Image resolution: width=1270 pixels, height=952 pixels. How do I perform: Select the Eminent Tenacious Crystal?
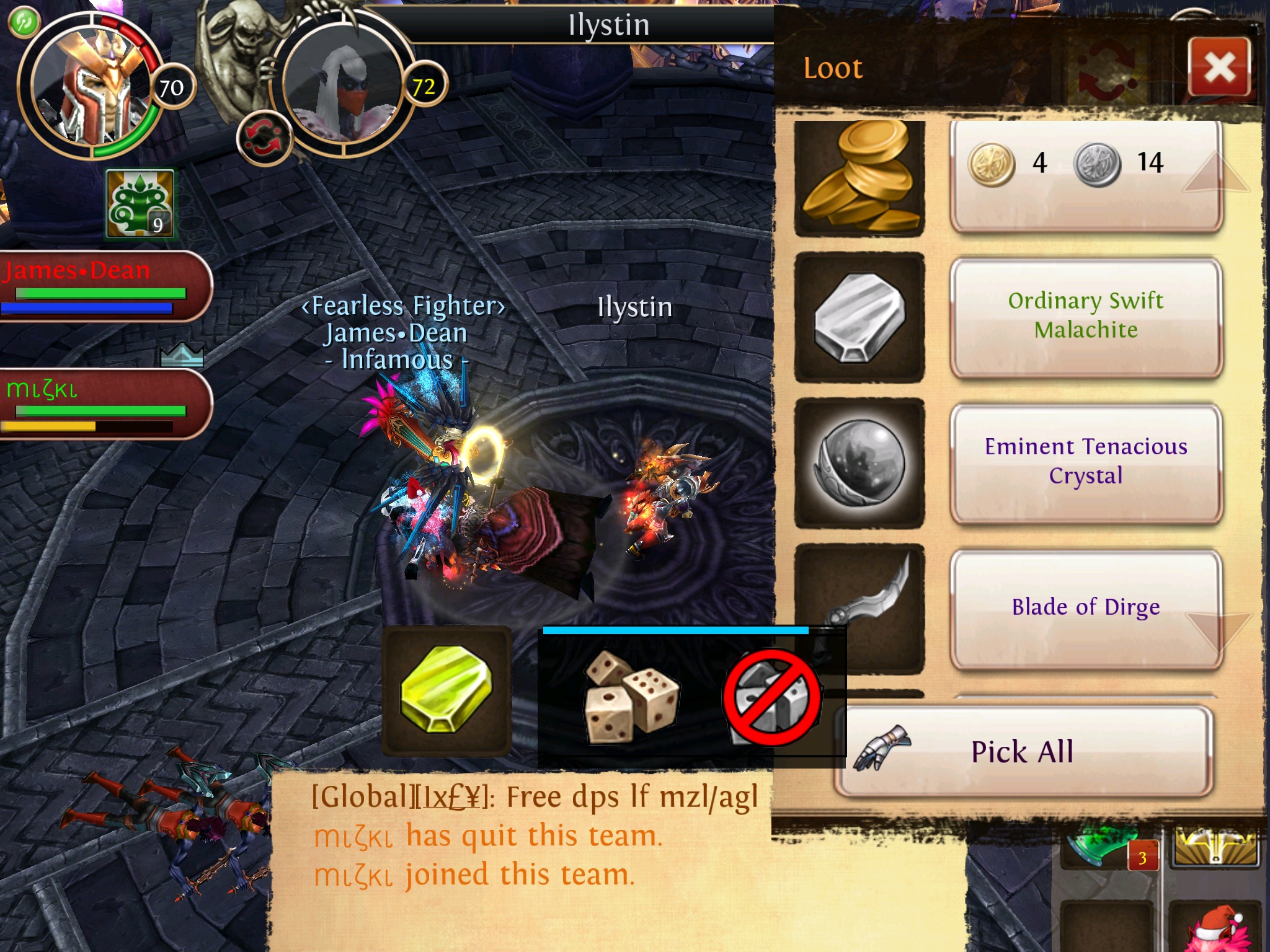(x=1085, y=462)
